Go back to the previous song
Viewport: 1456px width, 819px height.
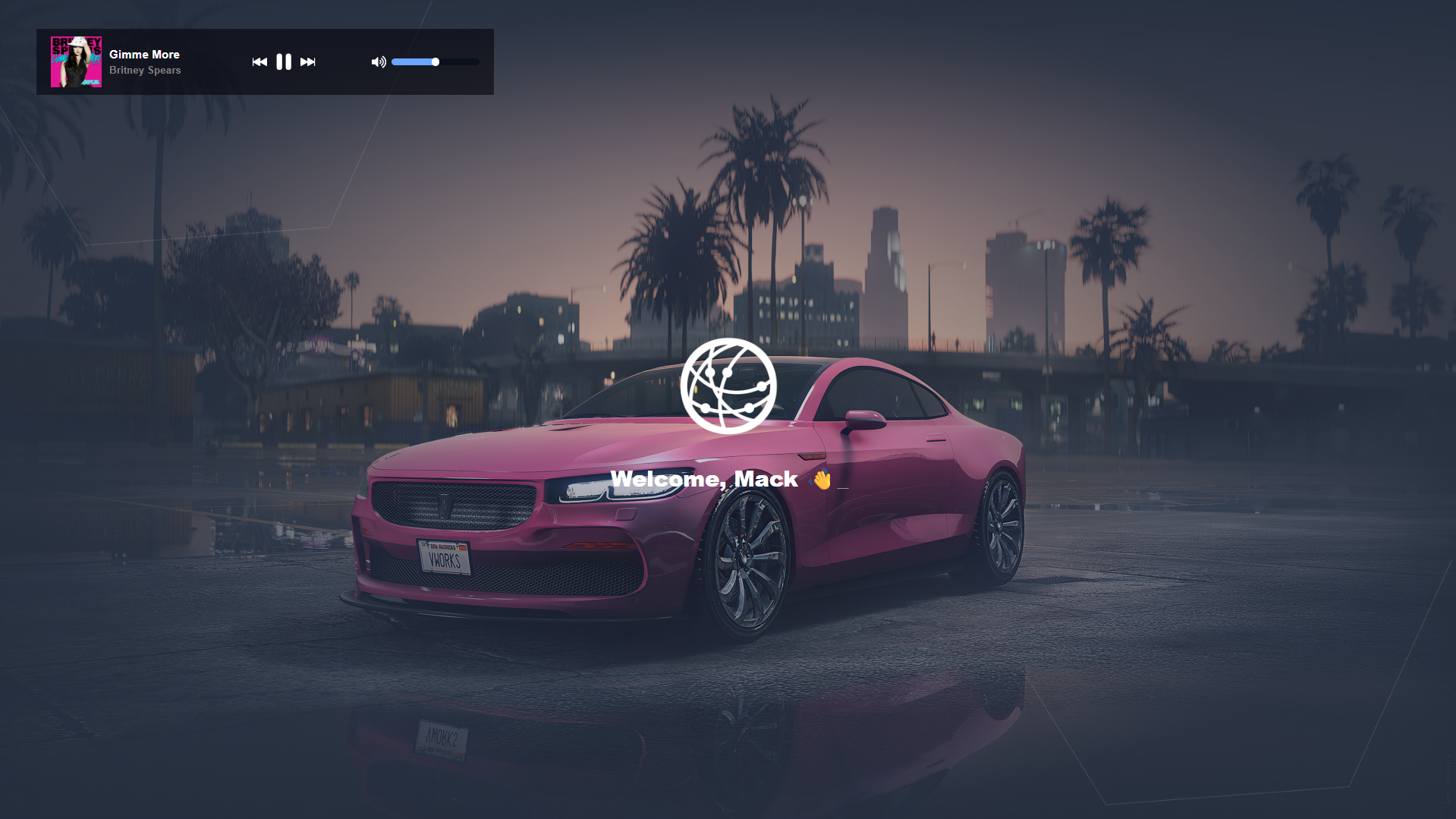click(x=259, y=62)
